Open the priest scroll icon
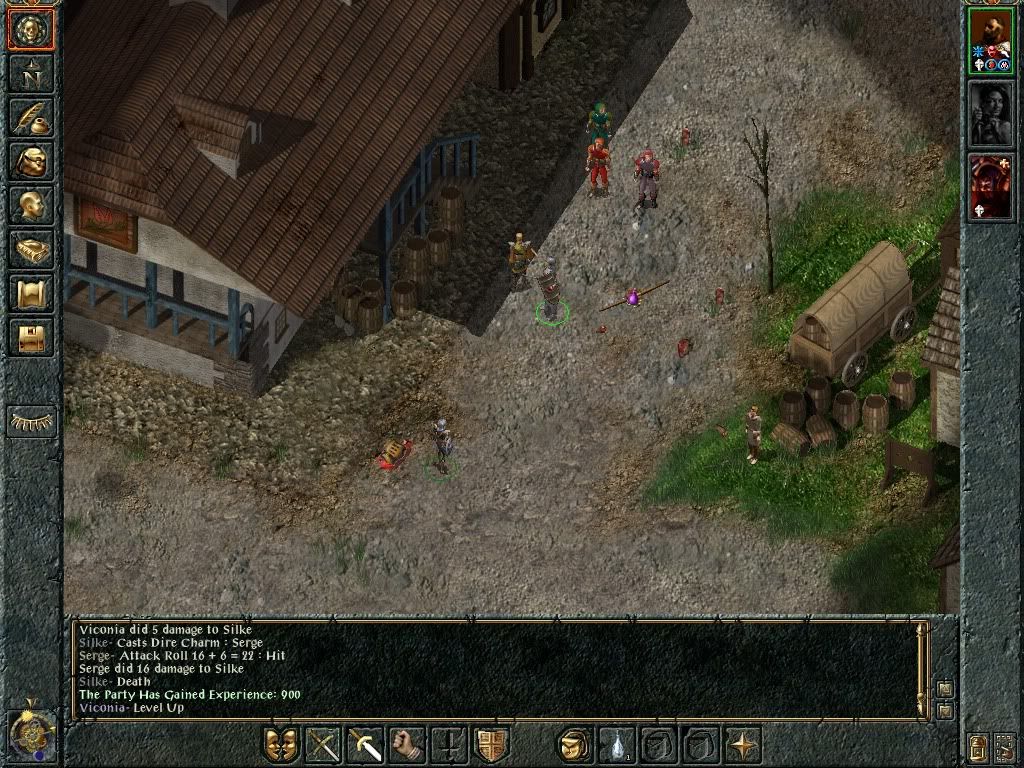 pos(30,293)
